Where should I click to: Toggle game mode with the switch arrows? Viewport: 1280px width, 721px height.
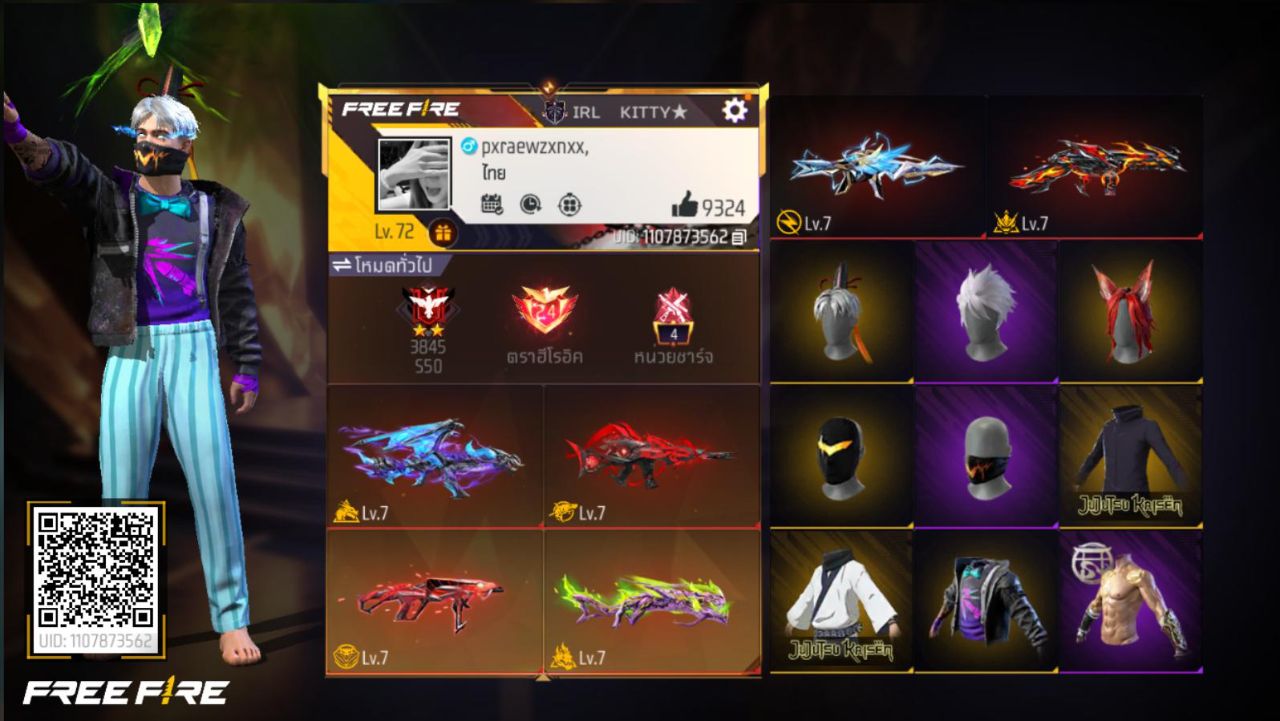pos(341,262)
